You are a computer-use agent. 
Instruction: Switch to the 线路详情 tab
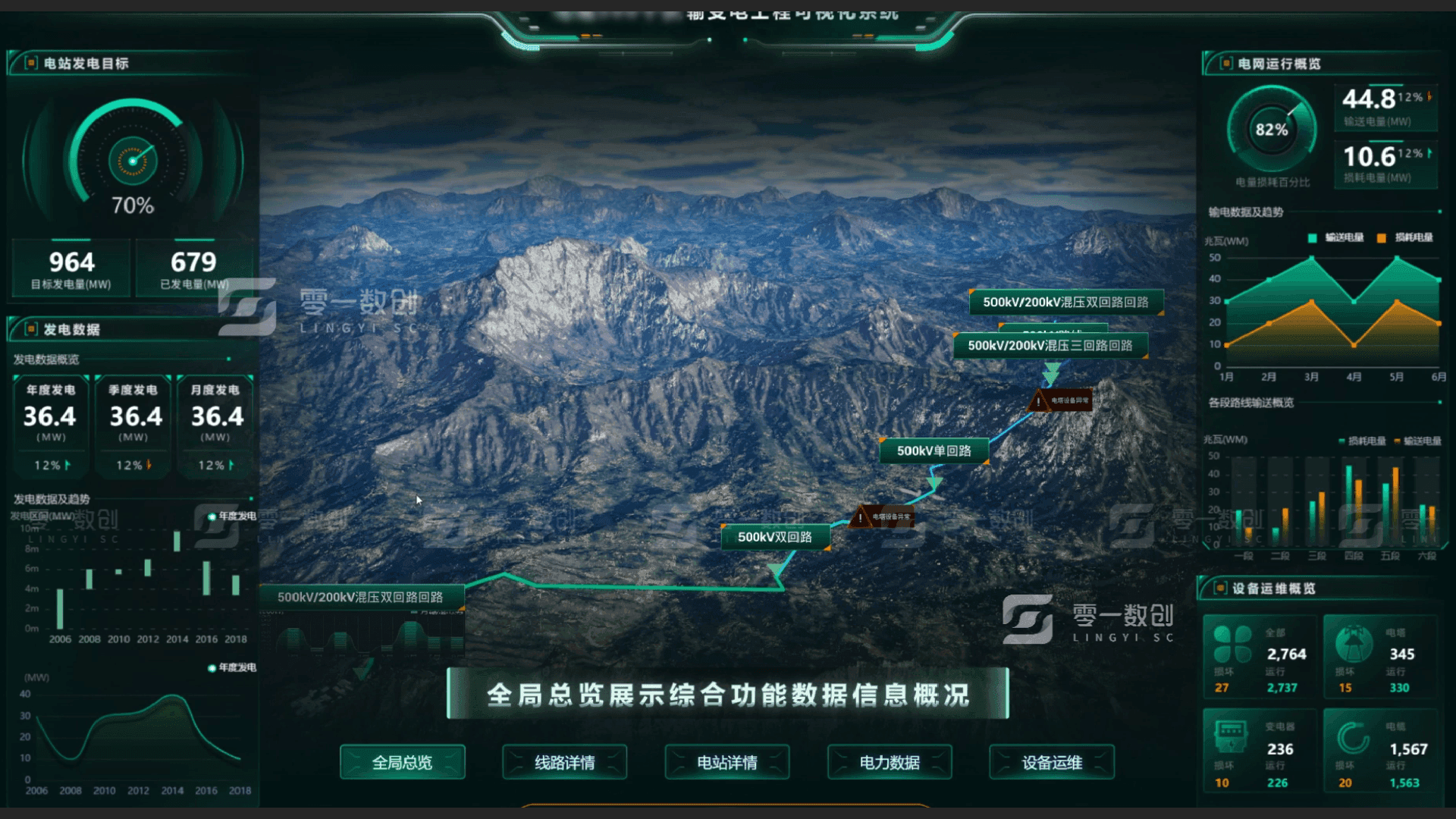coord(564,762)
